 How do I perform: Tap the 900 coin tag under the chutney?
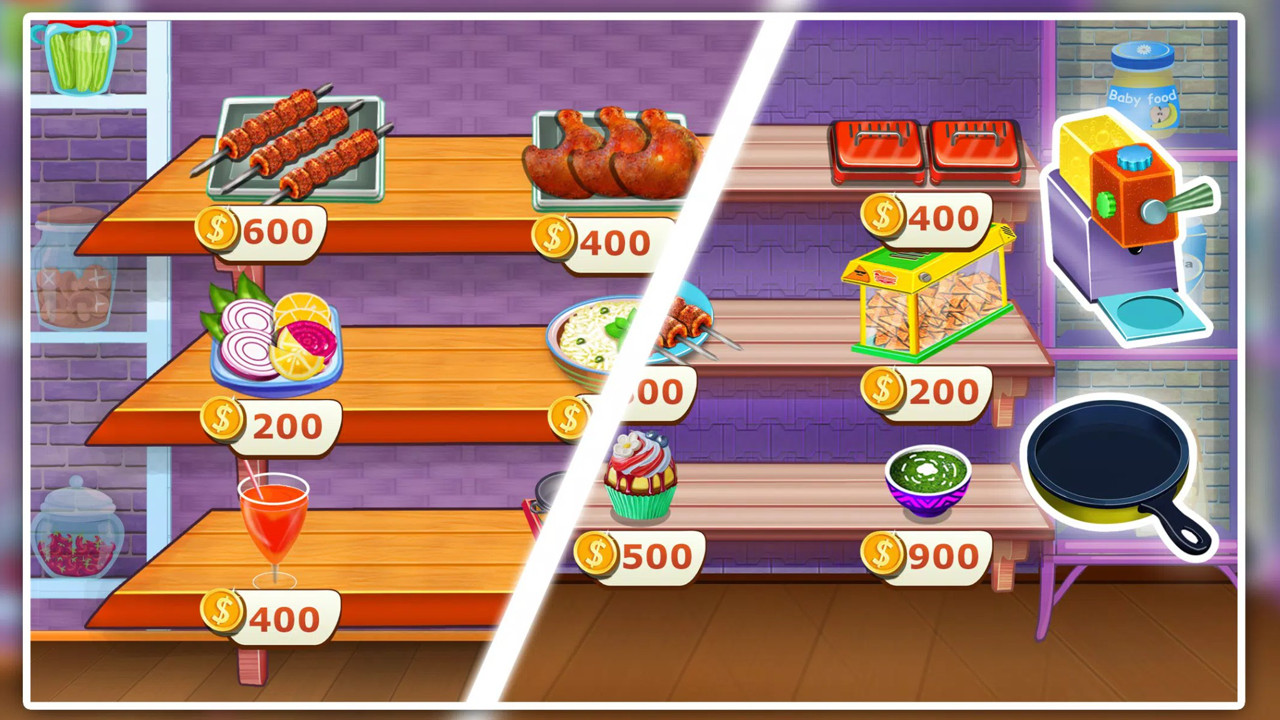pyautogui.click(x=925, y=555)
